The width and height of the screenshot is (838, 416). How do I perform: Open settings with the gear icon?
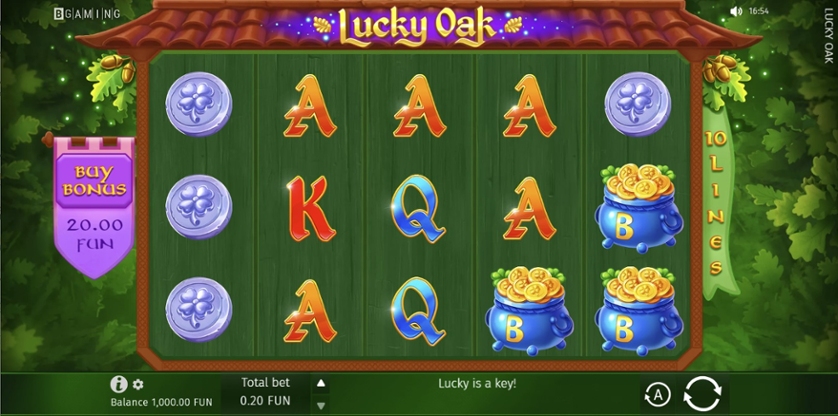(x=138, y=384)
